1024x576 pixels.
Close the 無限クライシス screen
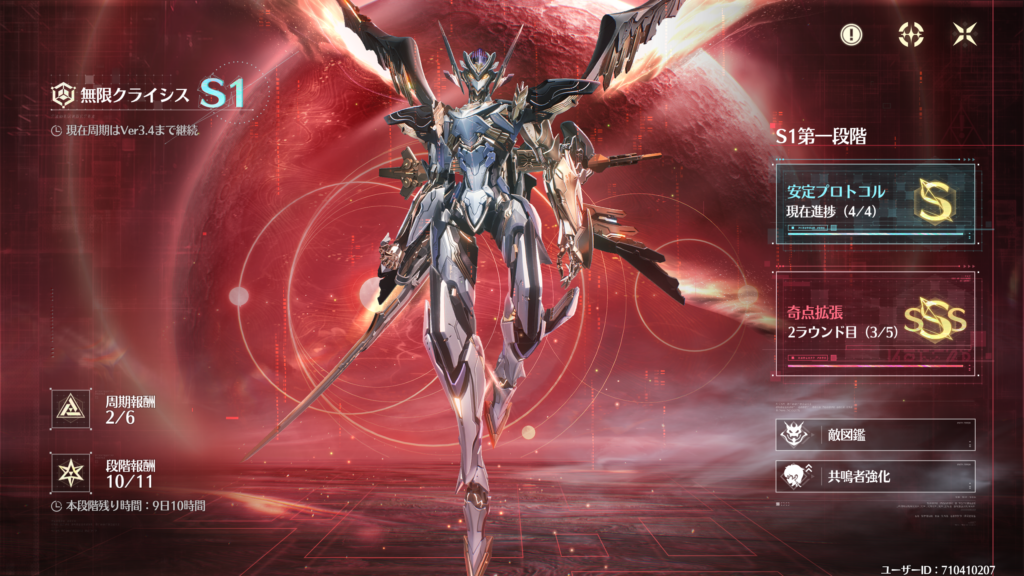click(964, 34)
